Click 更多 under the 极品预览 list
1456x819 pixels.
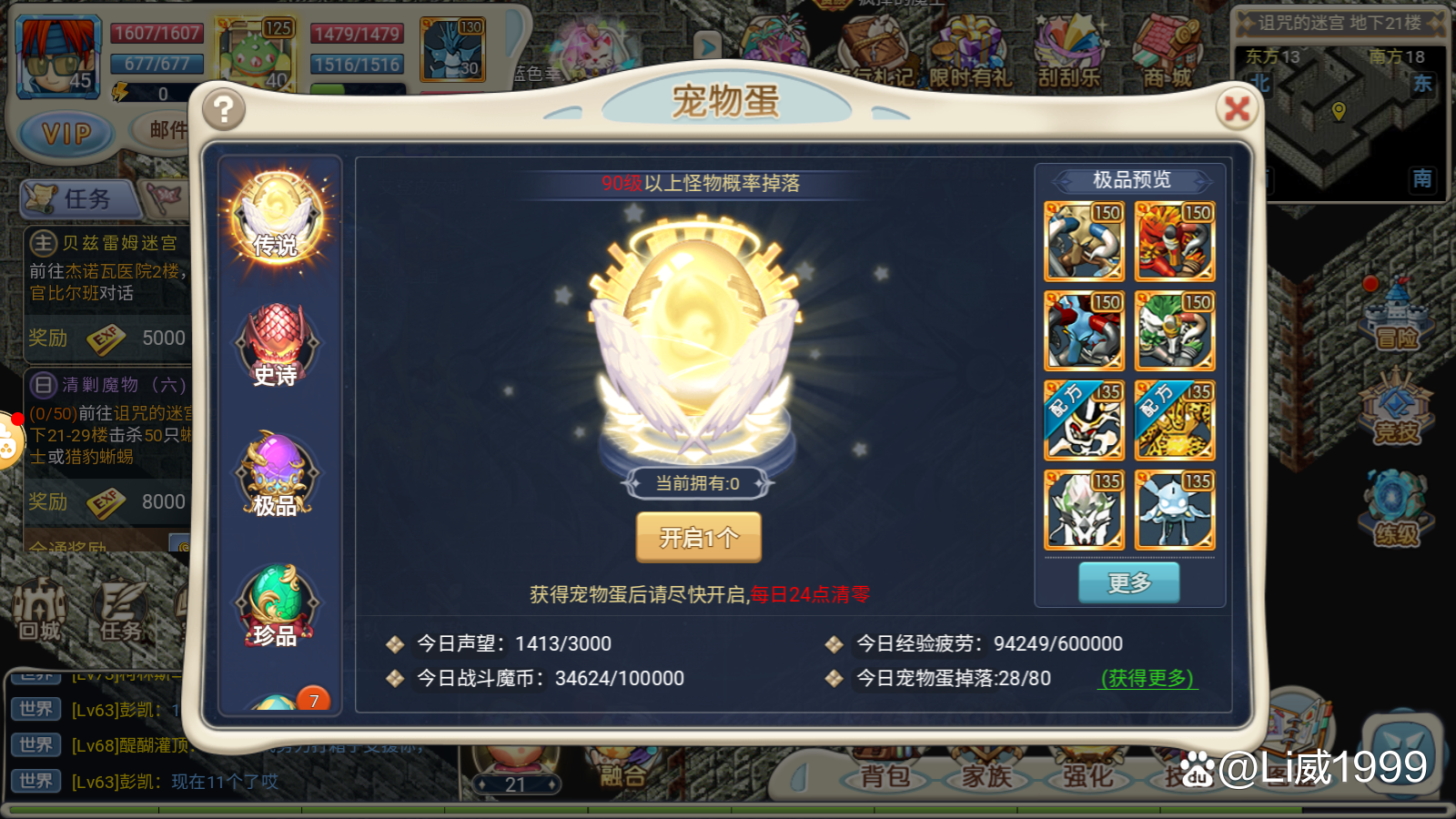(x=1128, y=582)
